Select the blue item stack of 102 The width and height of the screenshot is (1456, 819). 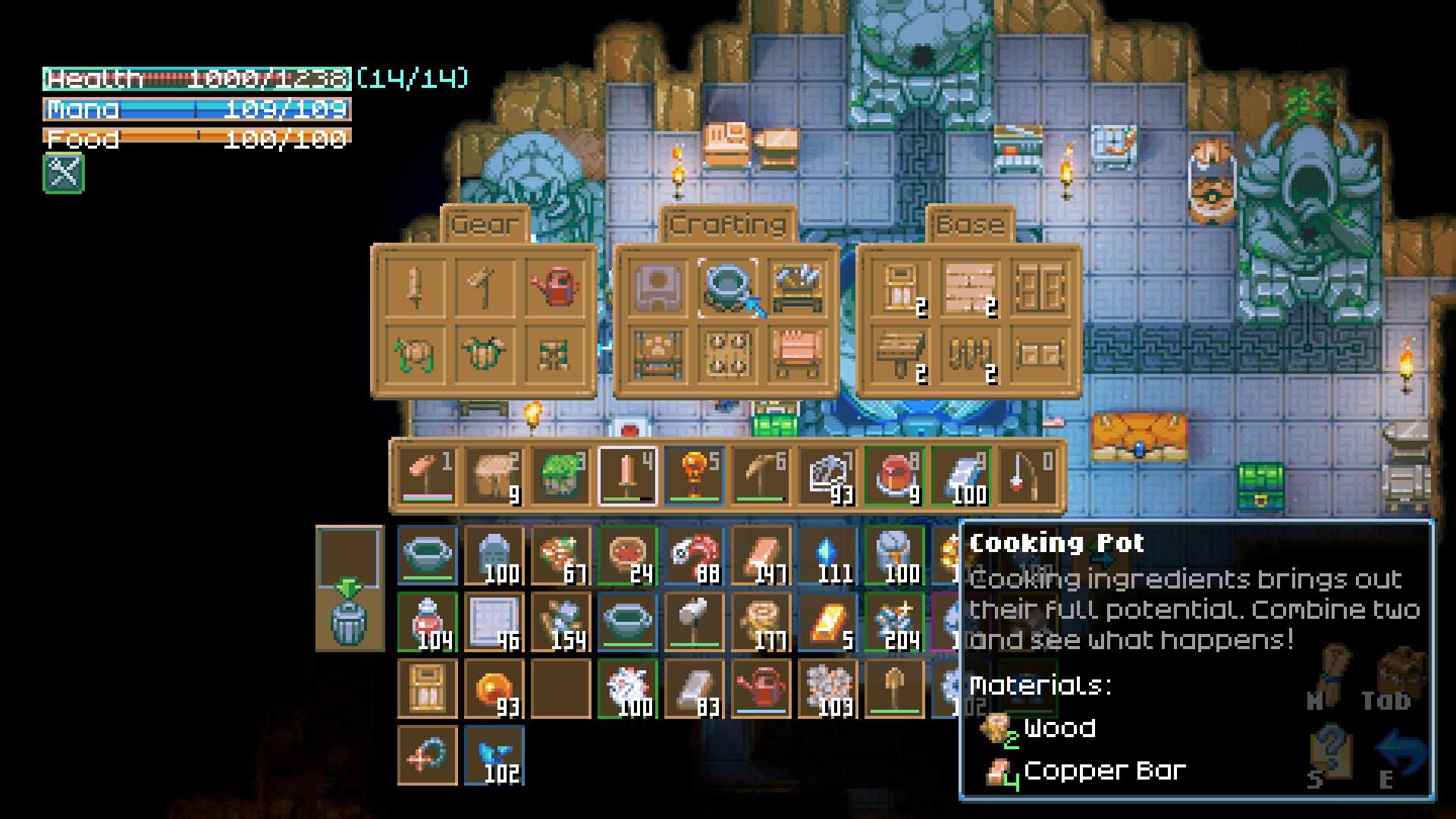click(494, 755)
